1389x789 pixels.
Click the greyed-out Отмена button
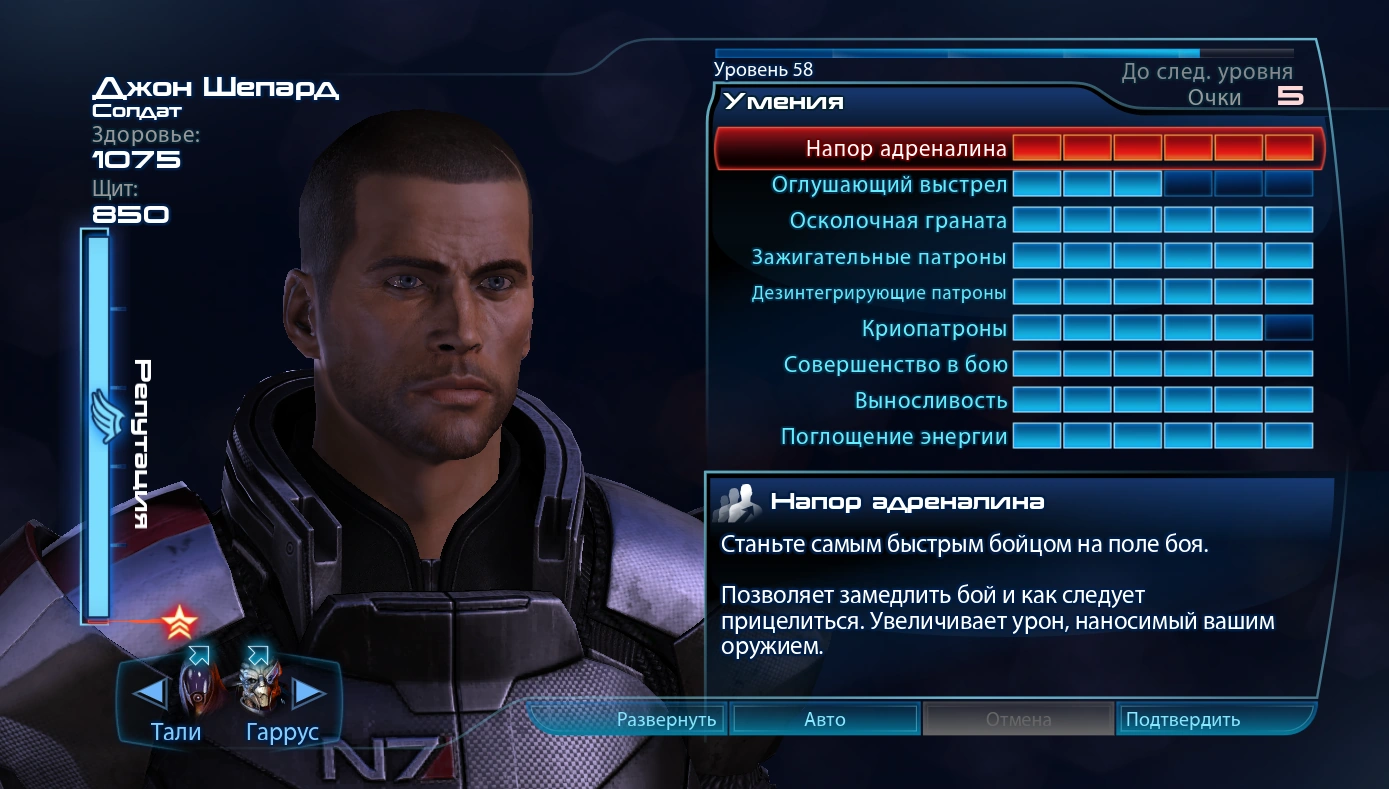(1018, 719)
